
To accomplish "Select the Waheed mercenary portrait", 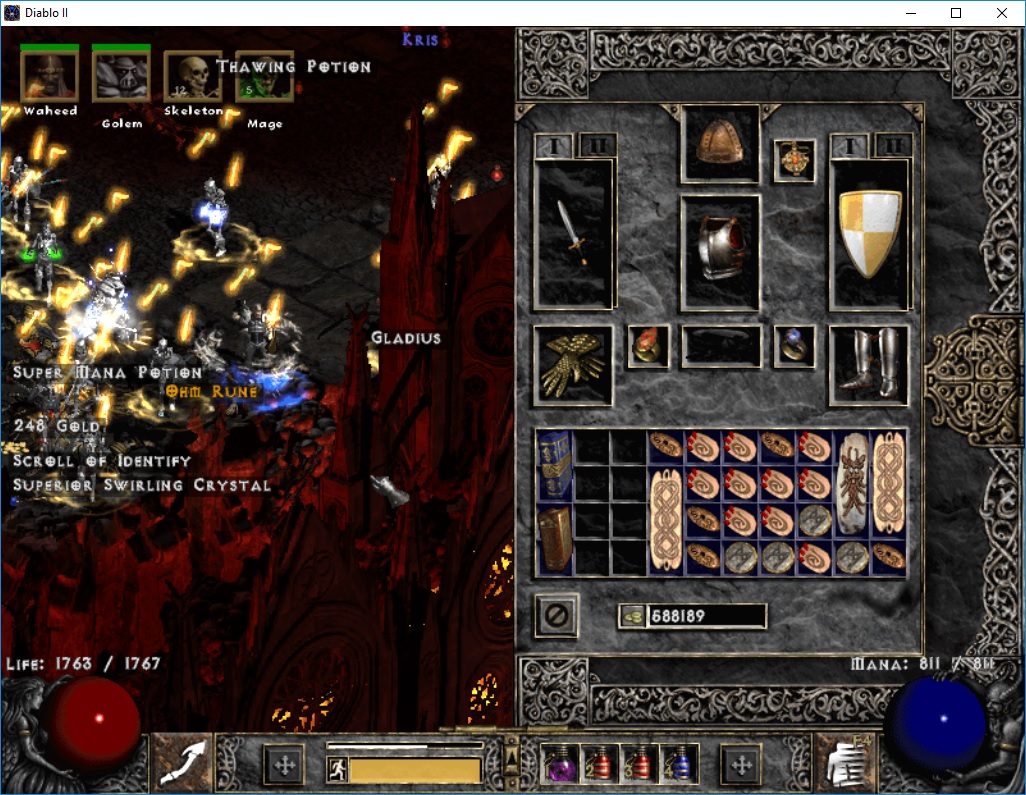I will (x=49, y=76).
